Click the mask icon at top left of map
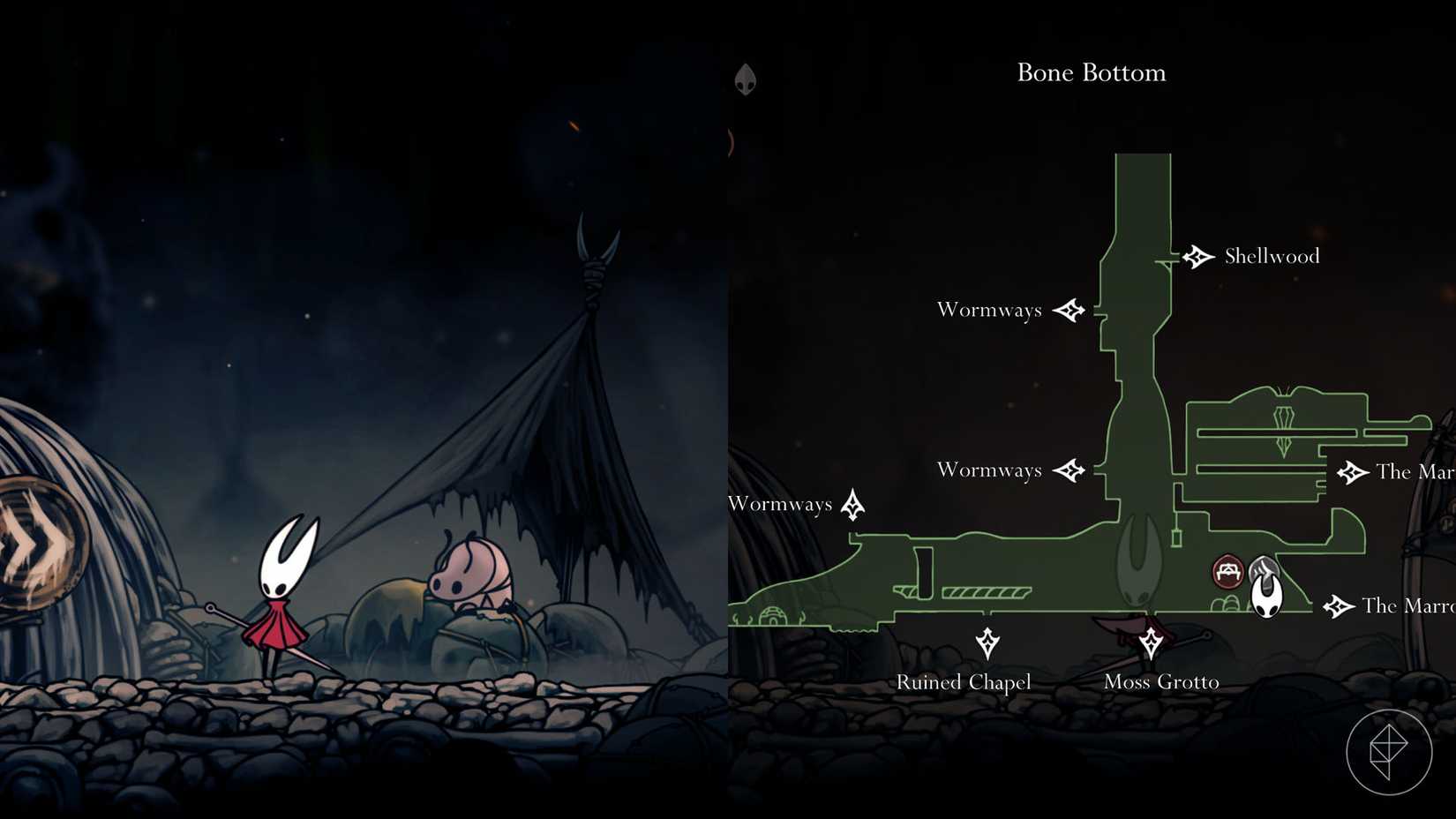 tap(746, 79)
